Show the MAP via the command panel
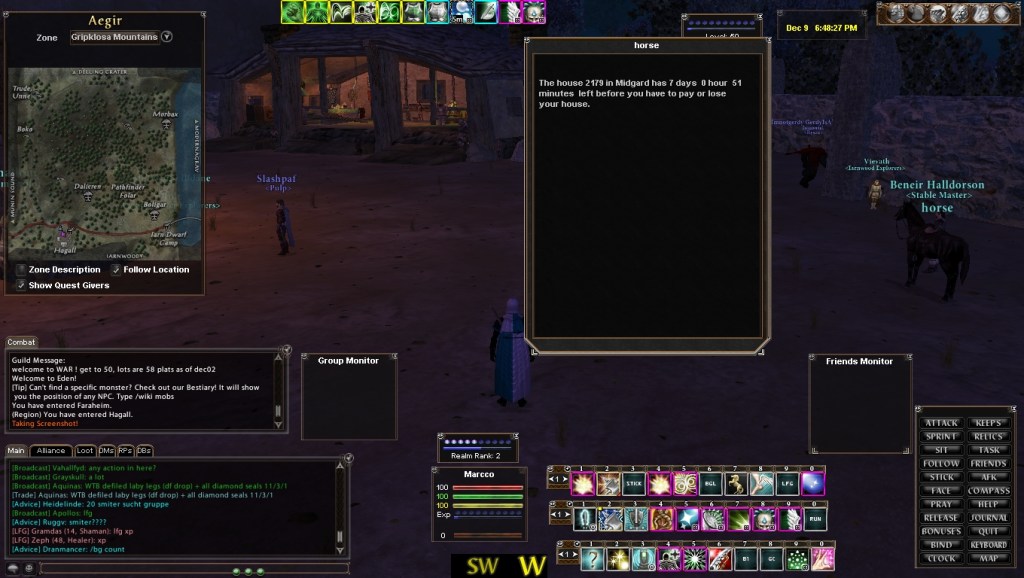Image resolution: width=1024 pixels, height=578 pixels. tap(988, 558)
